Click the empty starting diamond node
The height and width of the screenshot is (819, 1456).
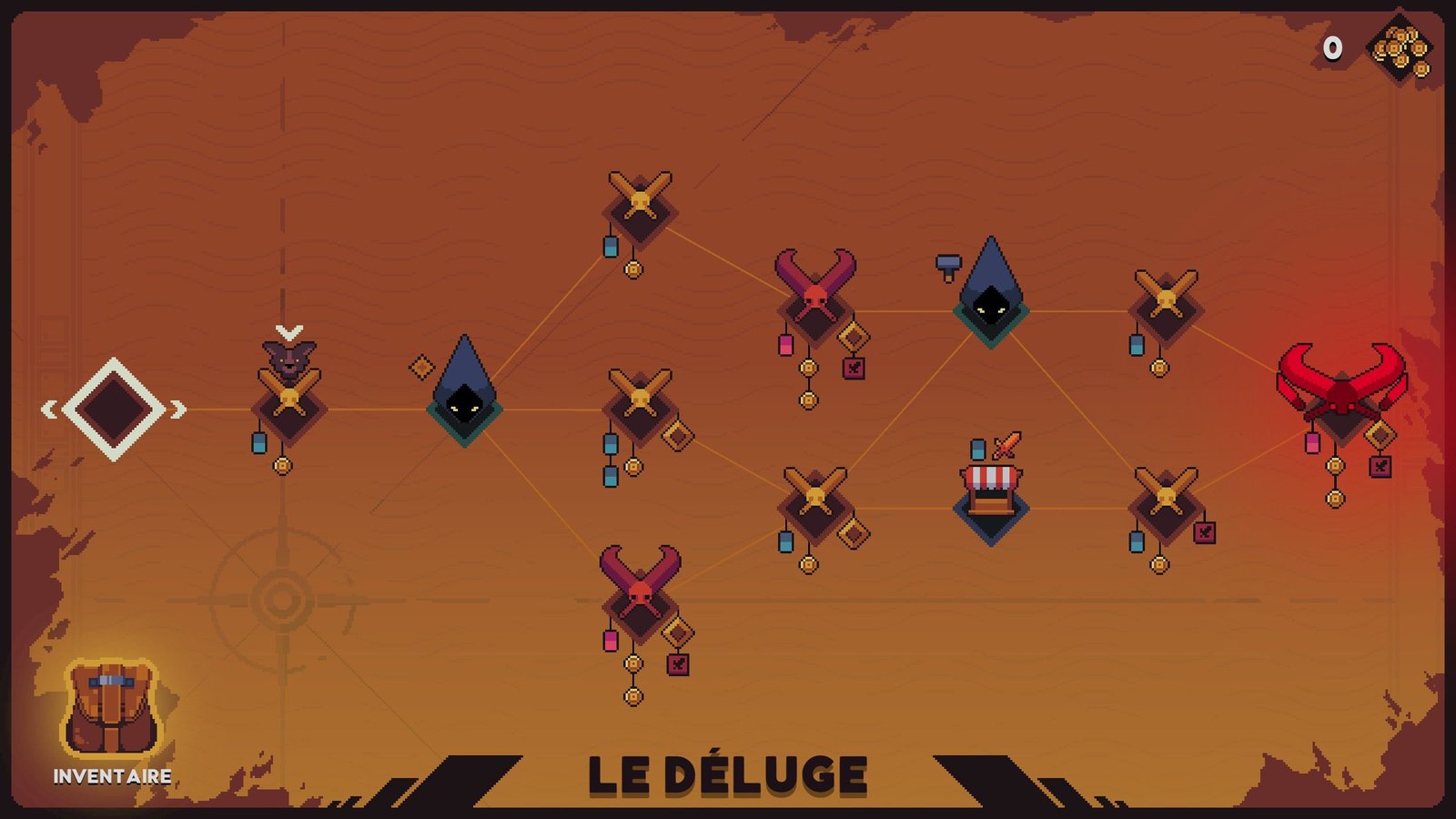113,409
